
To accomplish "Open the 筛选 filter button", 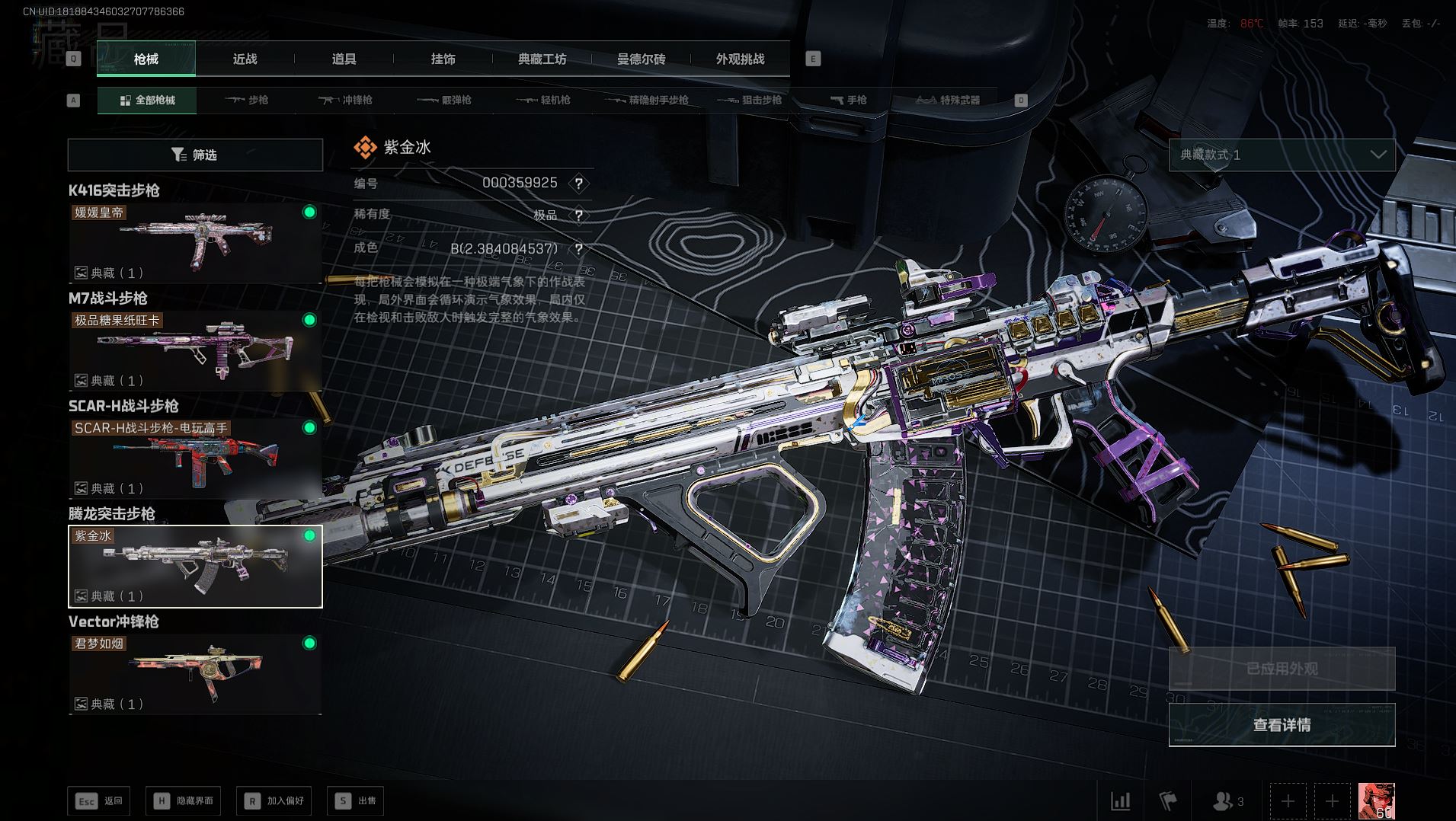I will tap(195, 155).
